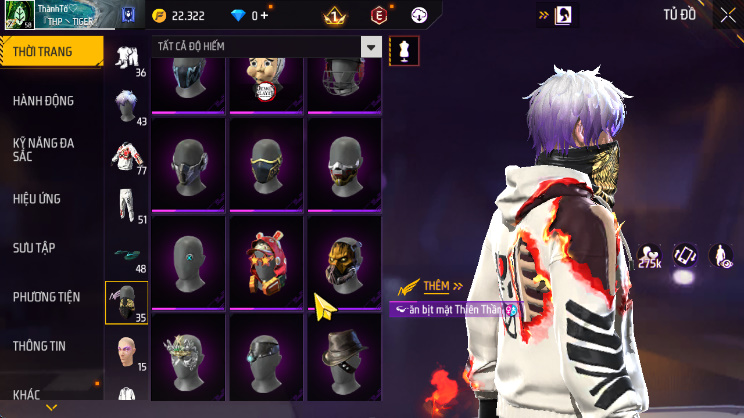Screen dimensions: 744x418
Task: Select the KỸ NĂNG ĐA SẮC tab
Action: [44, 149]
